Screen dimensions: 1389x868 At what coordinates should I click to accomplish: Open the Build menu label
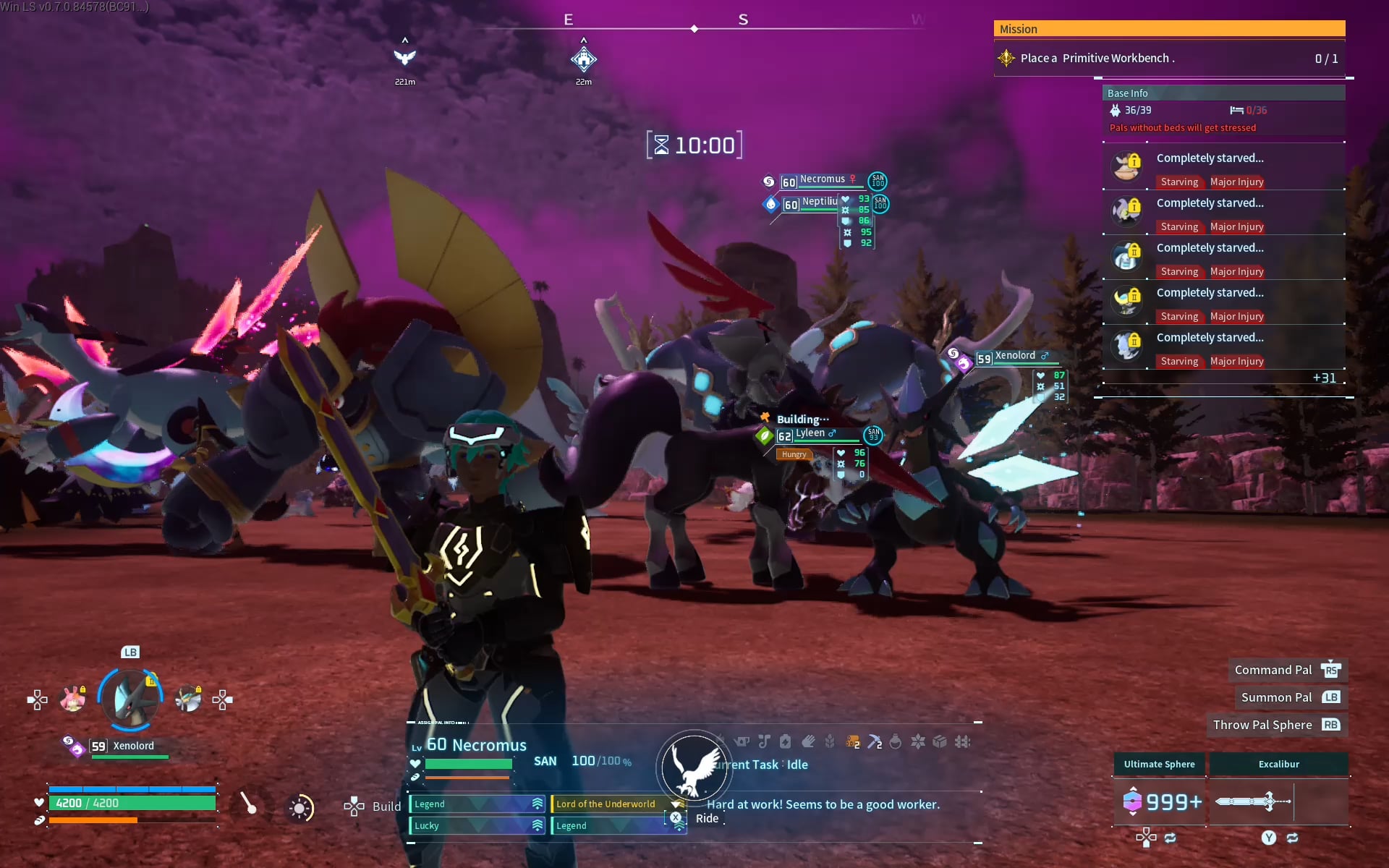pyautogui.click(x=386, y=807)
